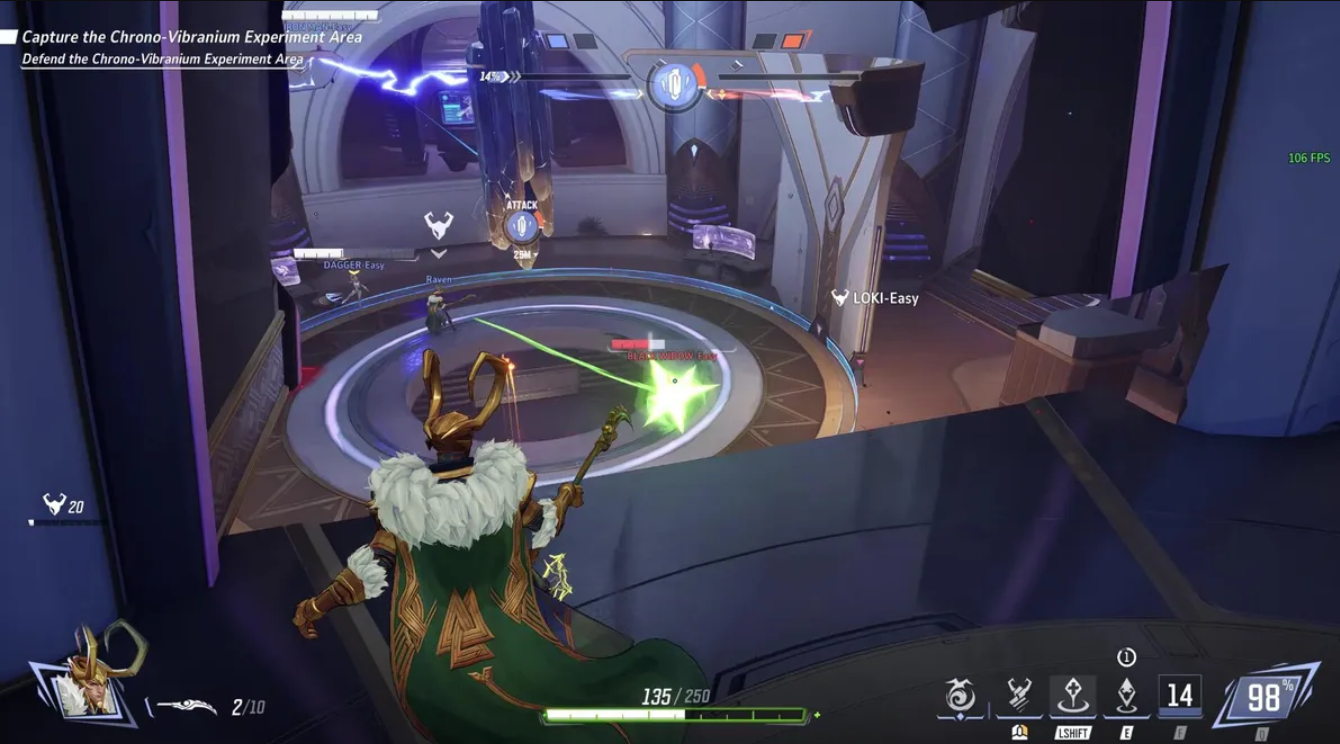Click the capture point objective emblem
This screenshot has height=744, width=1340.
(x=673, y=84)
